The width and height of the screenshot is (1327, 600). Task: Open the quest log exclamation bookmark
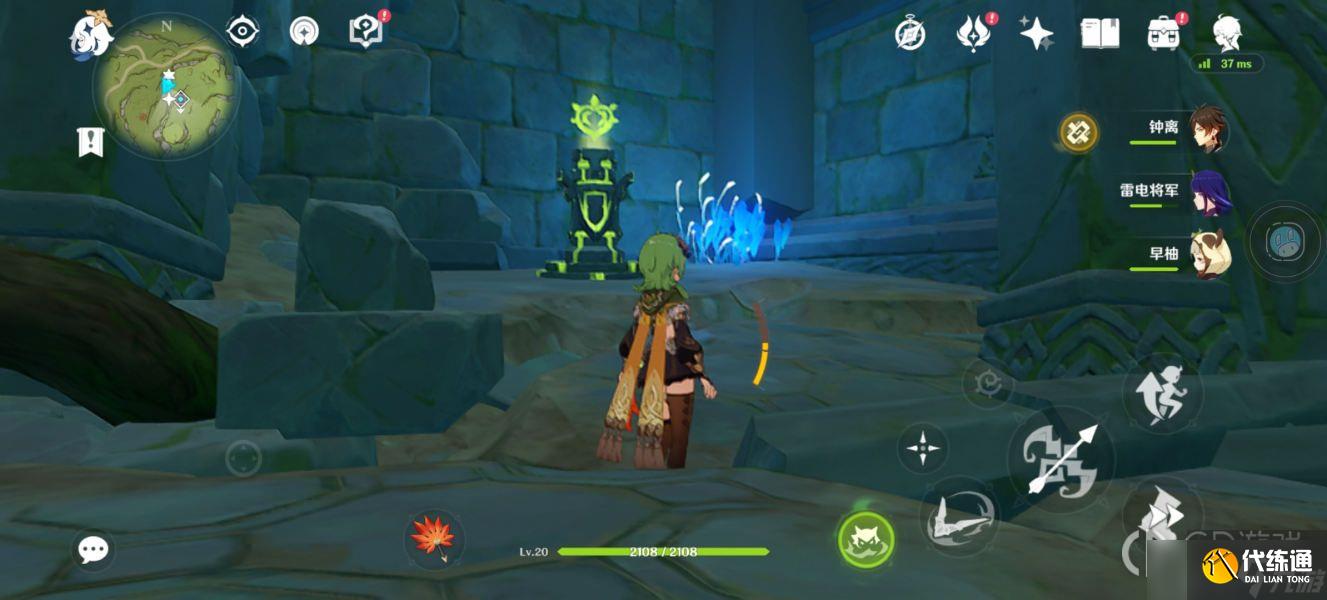[91, 142]
